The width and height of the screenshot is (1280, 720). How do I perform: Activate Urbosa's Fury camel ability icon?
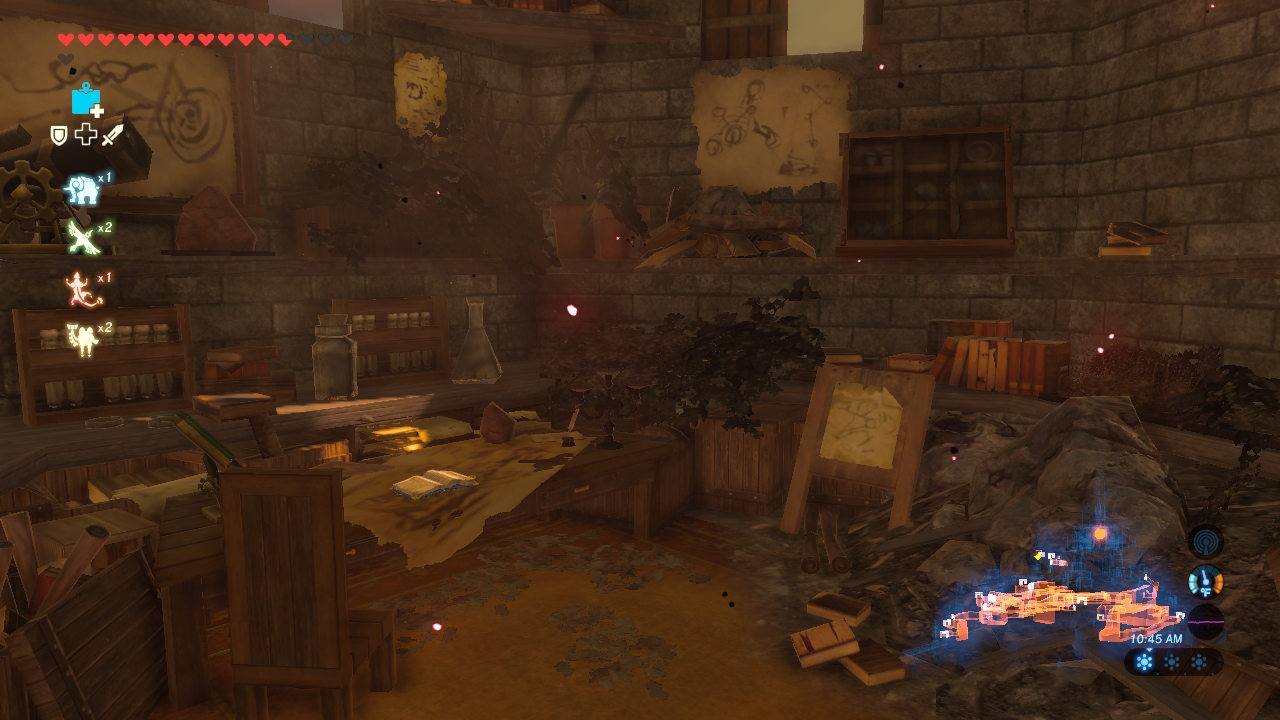point(81,339)
